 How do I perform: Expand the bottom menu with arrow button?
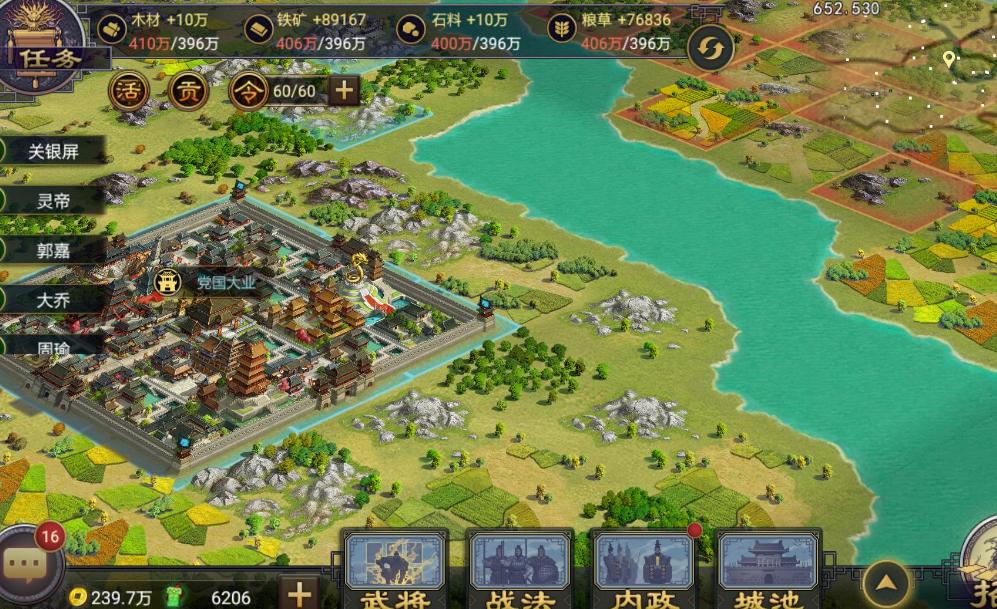[886, 584]
